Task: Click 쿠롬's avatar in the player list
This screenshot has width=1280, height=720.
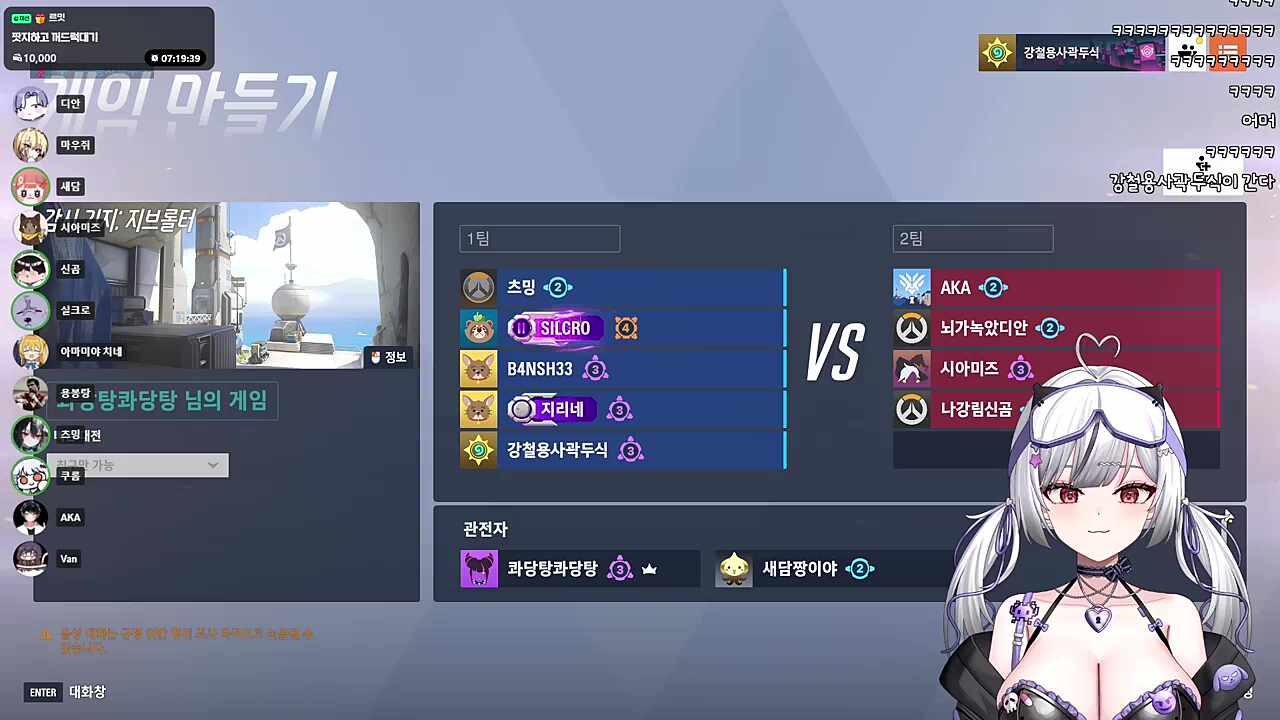Action: click(30, 476)
